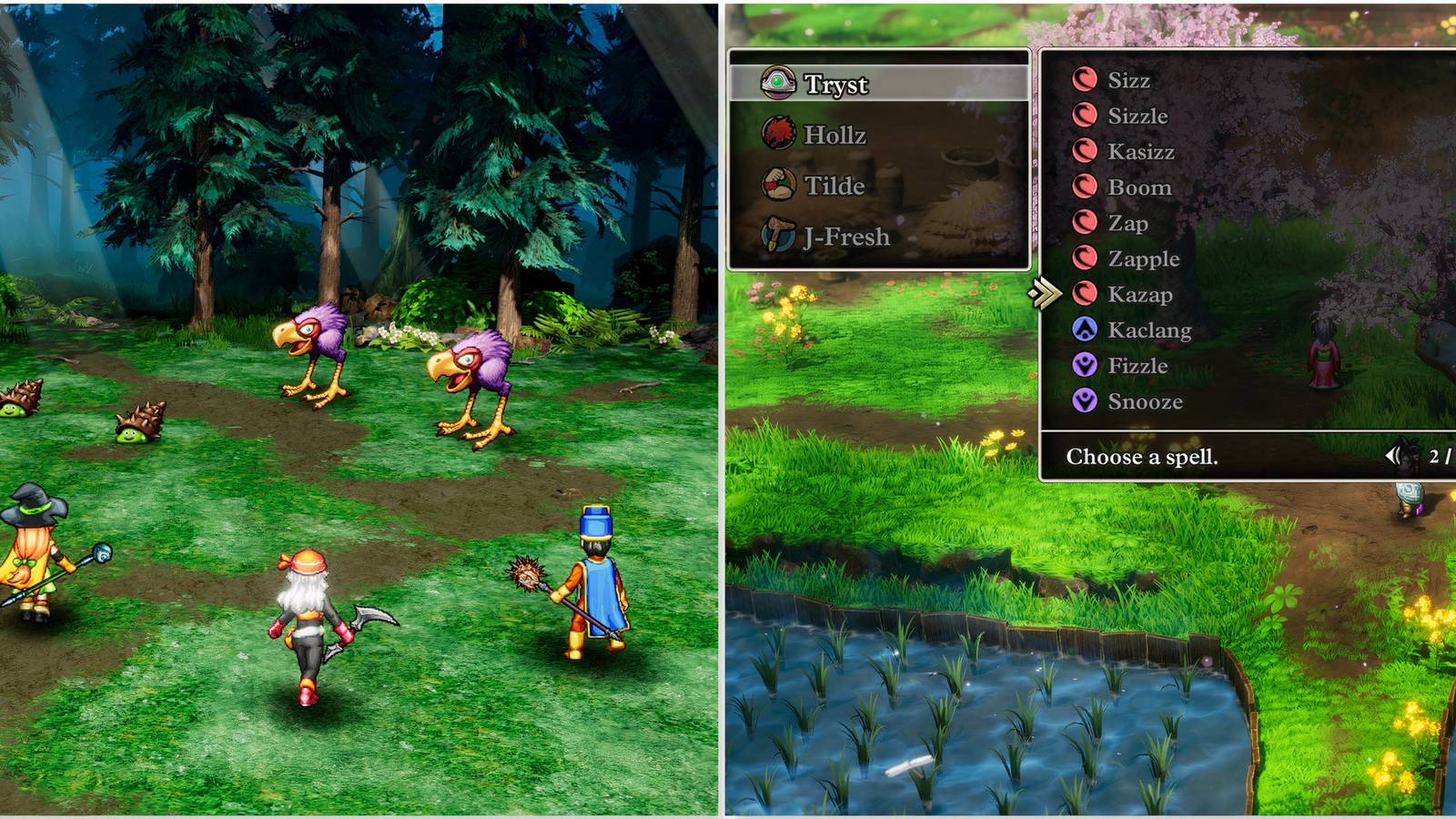Select Sizzle from the spell list
Image resolution: width=1456 pixels, height=819 pixels.
coord(1137,116)
